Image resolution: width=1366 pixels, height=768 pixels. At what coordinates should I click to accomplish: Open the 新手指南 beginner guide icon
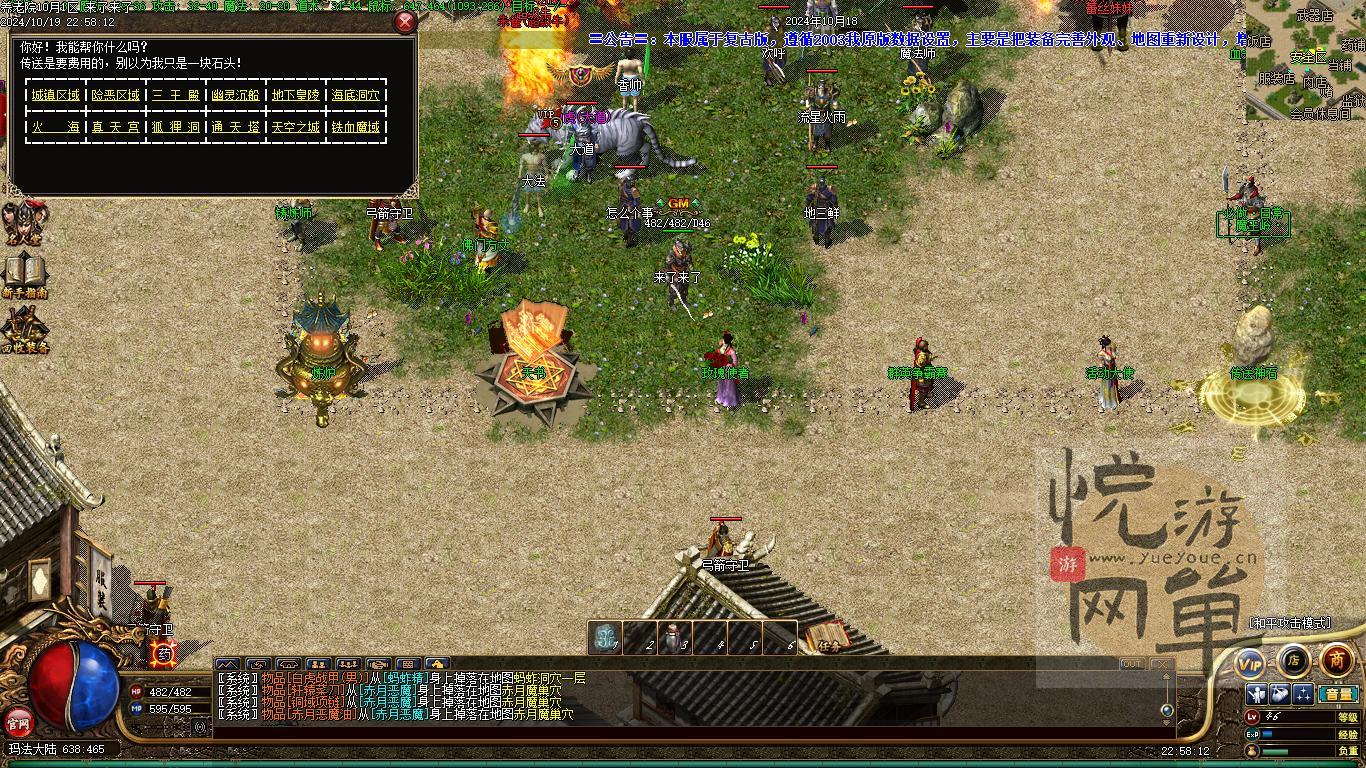click(x=25, y=275)
